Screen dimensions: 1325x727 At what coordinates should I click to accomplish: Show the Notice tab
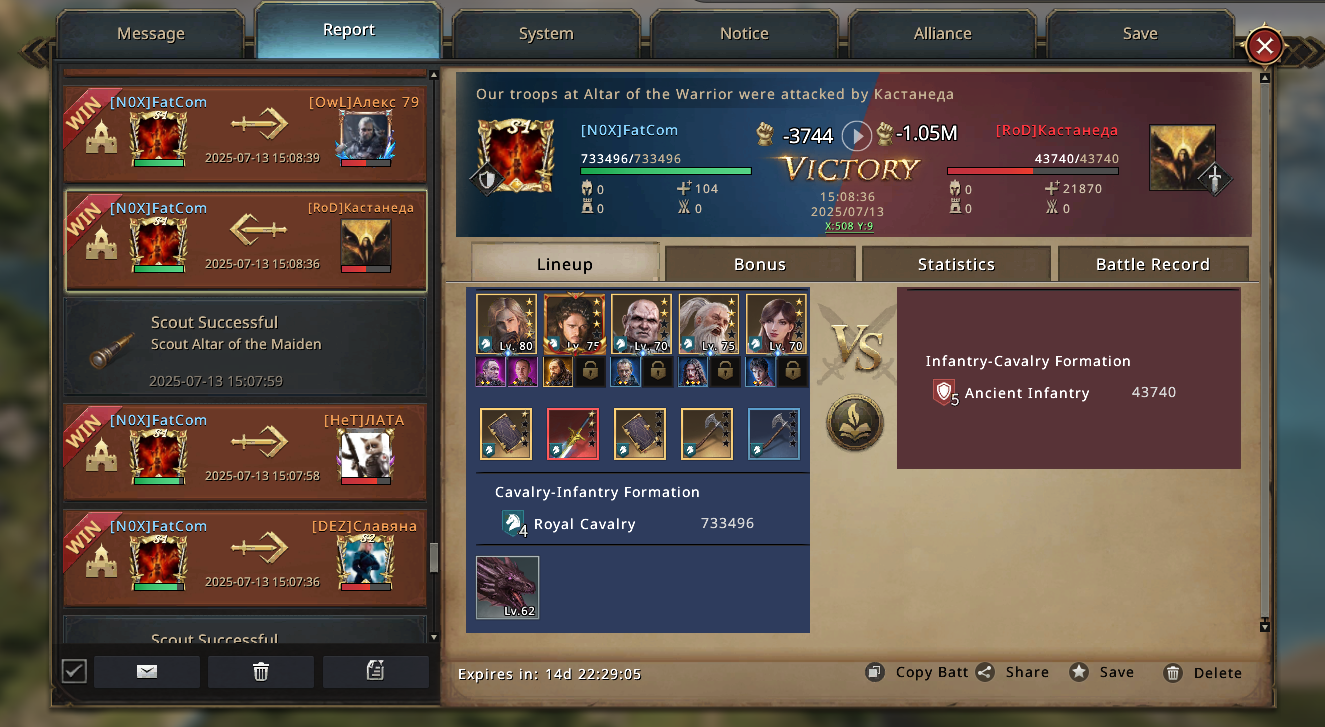point(744,34)
